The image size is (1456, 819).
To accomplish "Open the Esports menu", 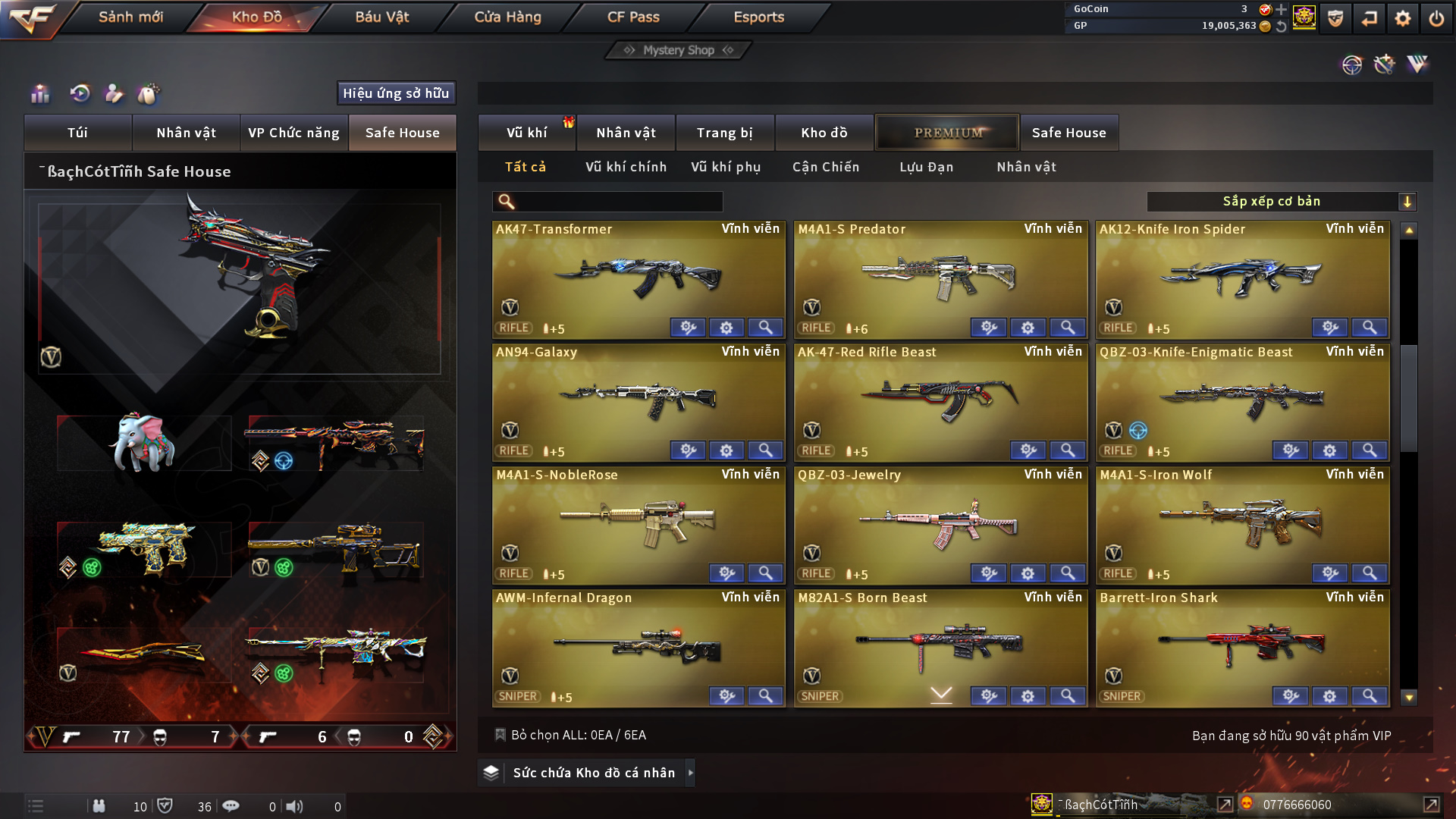I will tap(758, 17).
